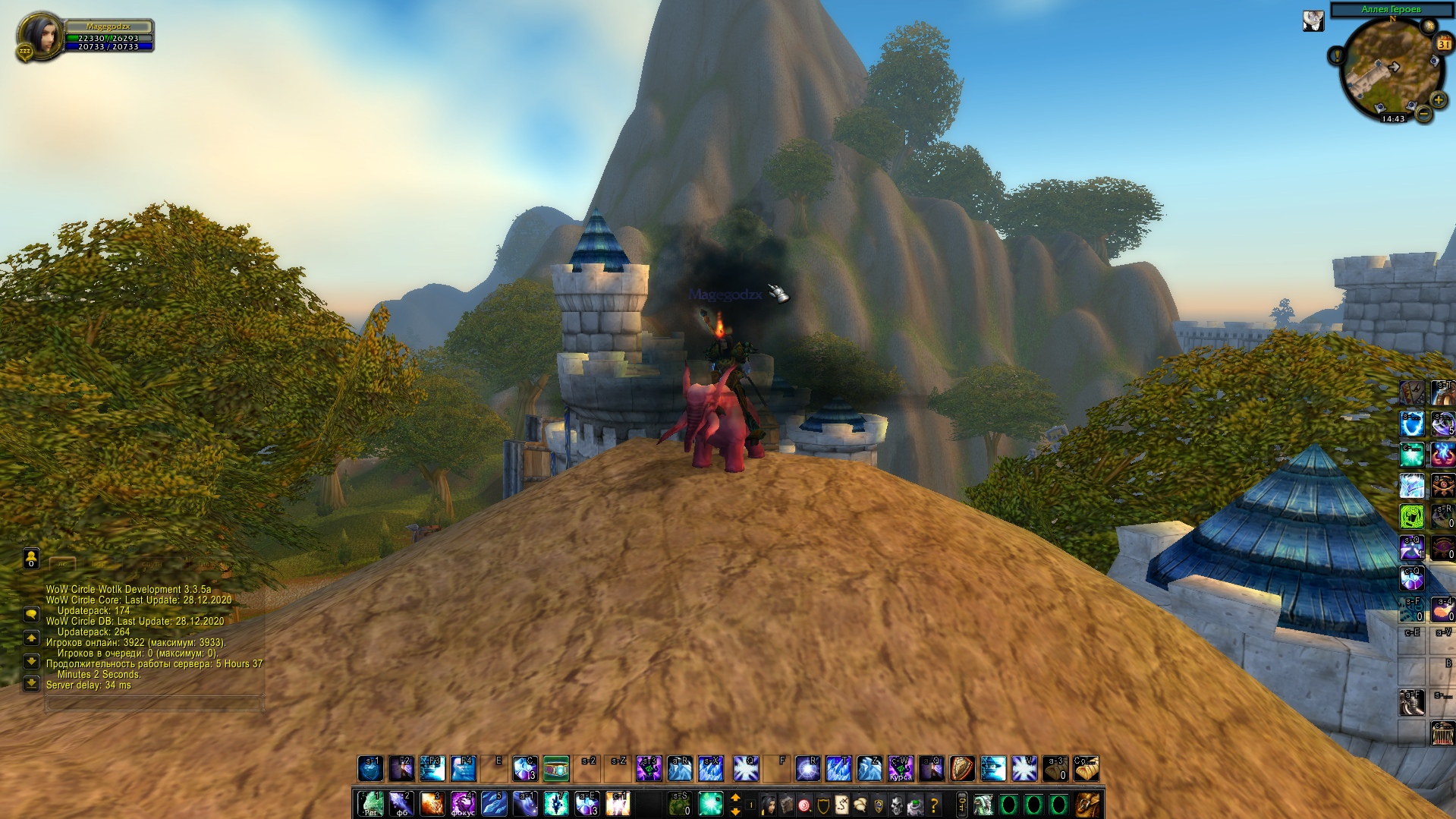1456x819 pixels.
Task: Use the shield icon on the upper bar
Action: (x=962, y=769)
